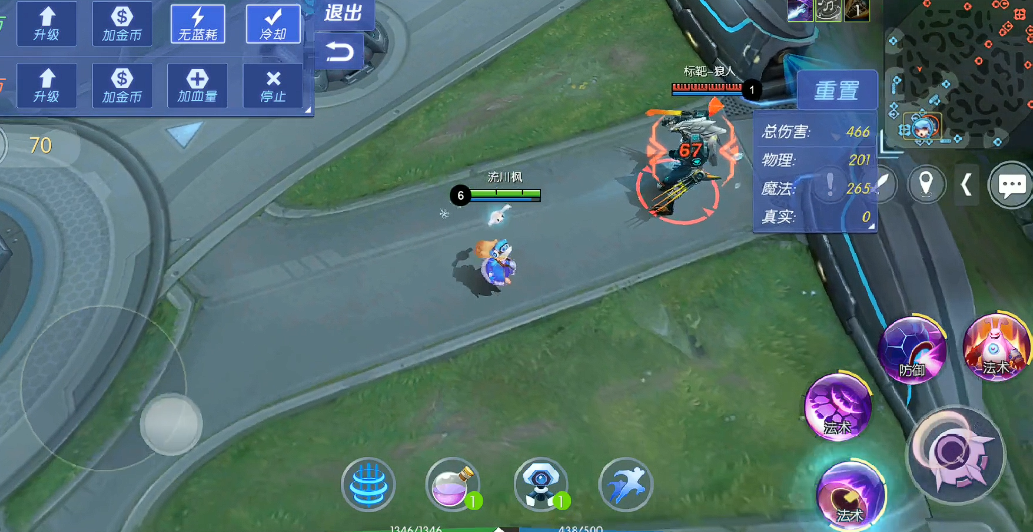Viewport: 1033px width, 532px height.
Task: Click the 加血量 add-health button
Action: click(x=197, y=86)
